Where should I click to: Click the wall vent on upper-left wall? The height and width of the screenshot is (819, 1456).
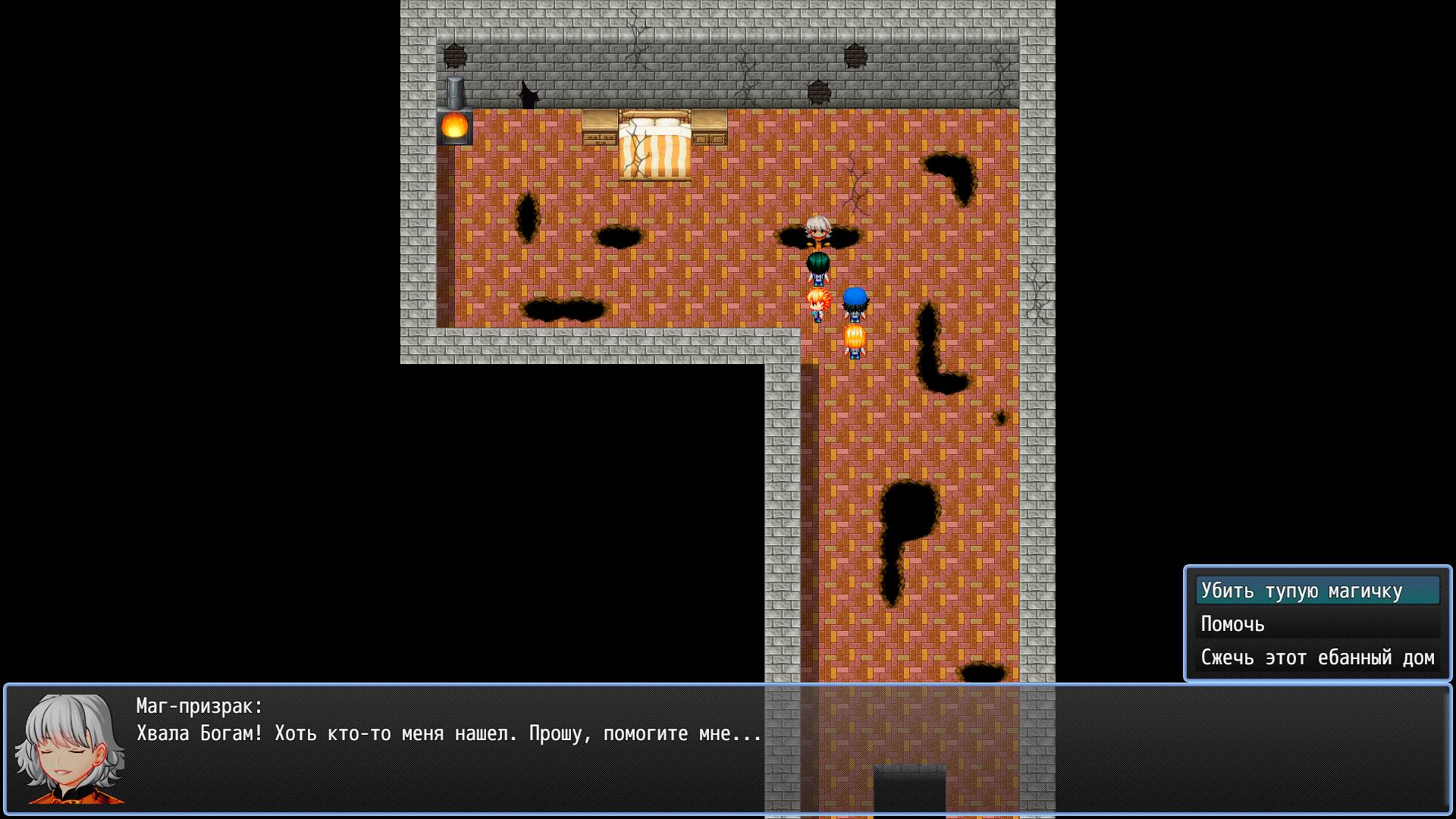(x=455, y=55)
